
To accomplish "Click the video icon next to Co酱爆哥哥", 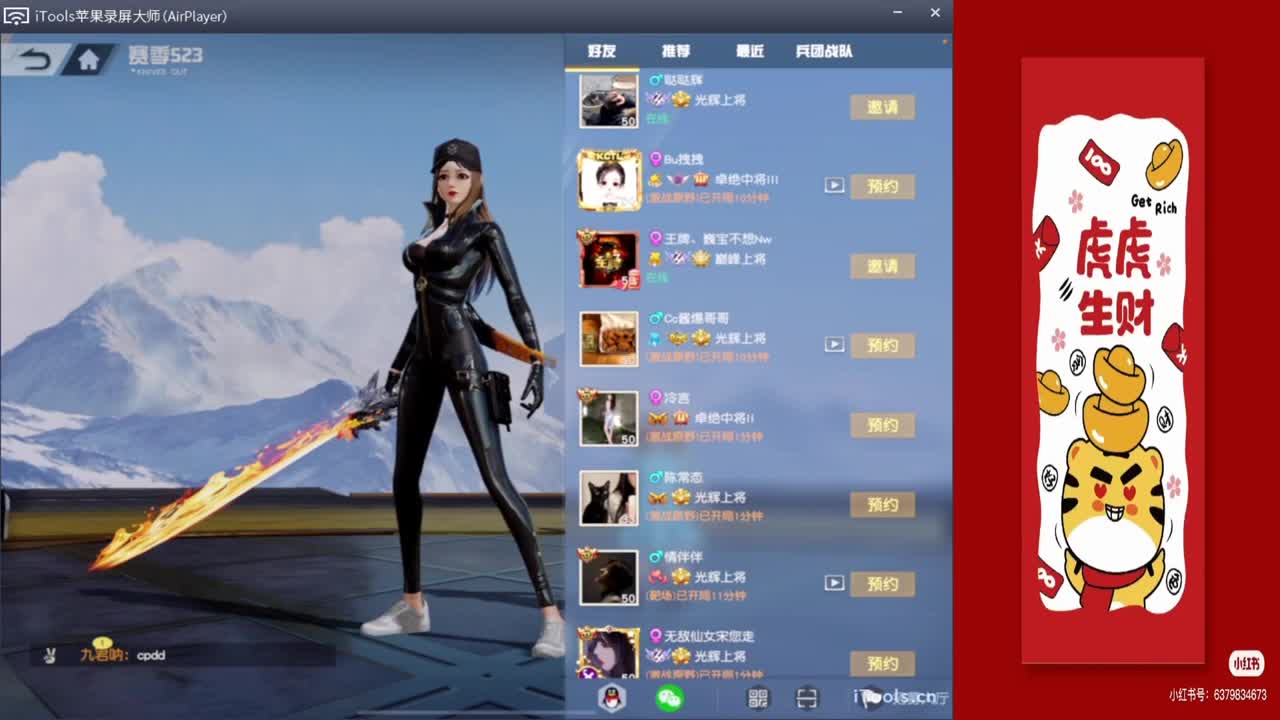I will click(x=835, y=344).
